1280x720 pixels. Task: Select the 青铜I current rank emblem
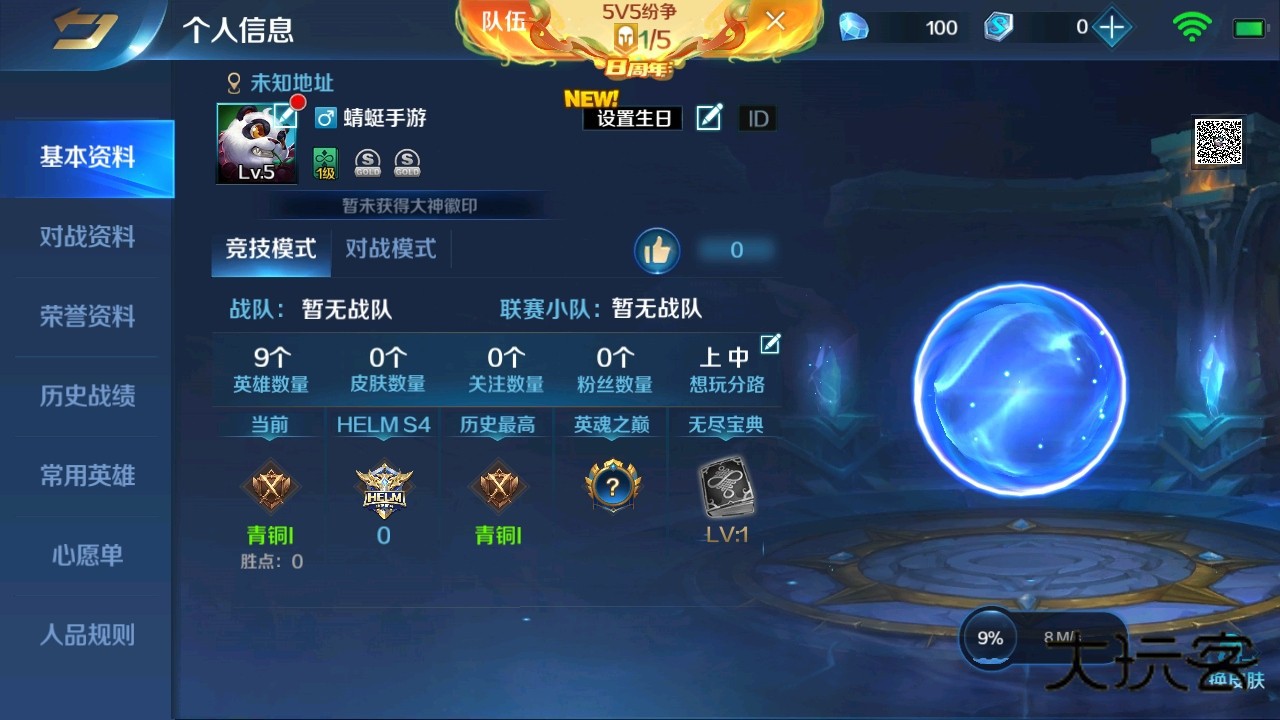[x=269, y=488]
